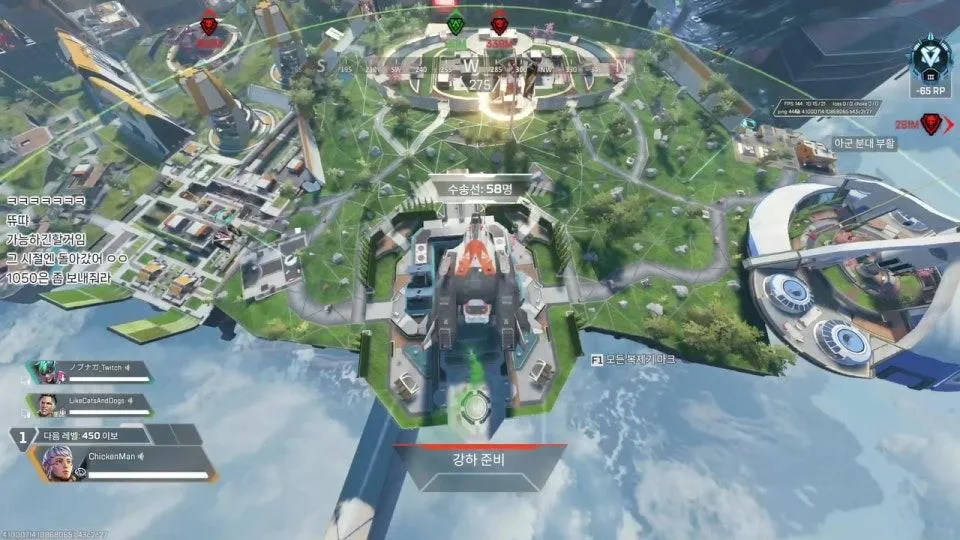The image size is (960, 540).
Task: Click the 강하 준비 launch banner
Action: click(480, 467)
